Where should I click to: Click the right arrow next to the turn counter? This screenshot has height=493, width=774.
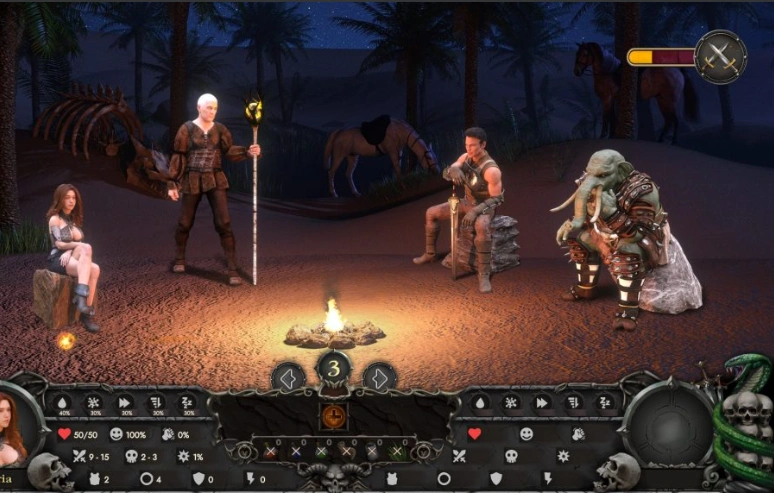pyautogui.click(x=379, y=378)
